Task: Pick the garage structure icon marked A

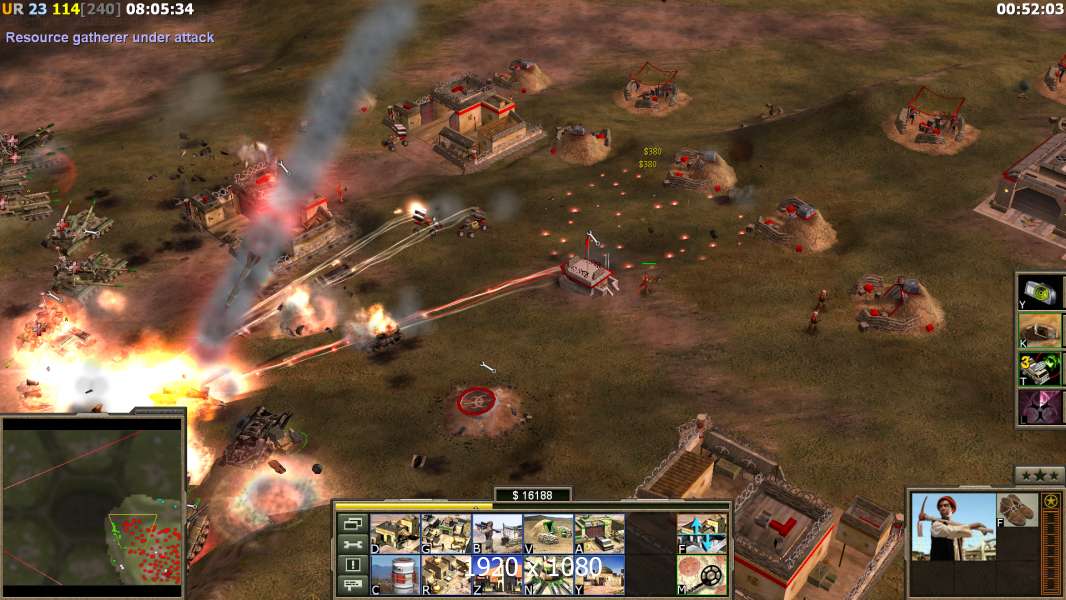Action: 599,534
